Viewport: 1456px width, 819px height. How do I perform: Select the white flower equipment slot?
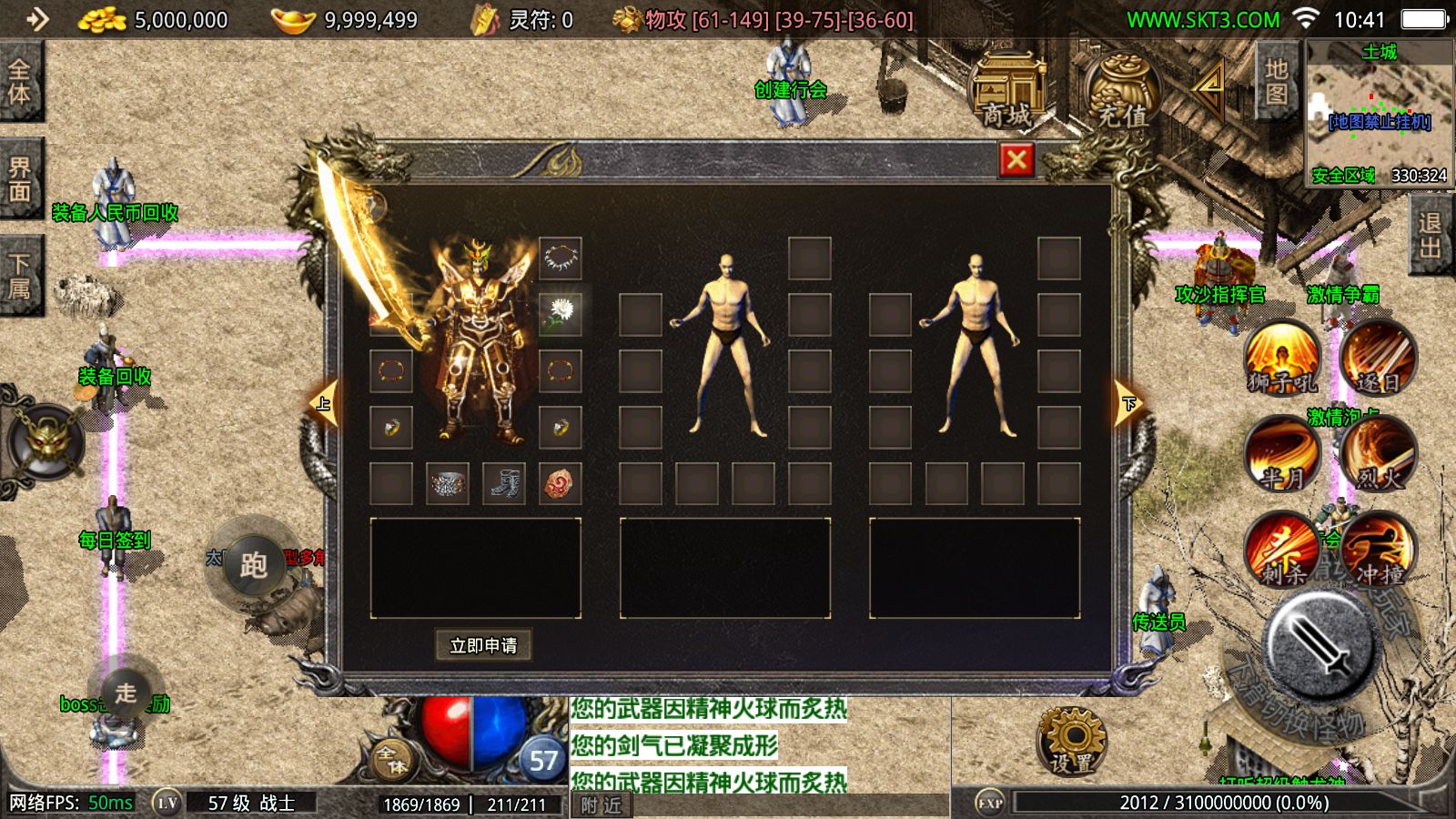(x=560, y=314)
